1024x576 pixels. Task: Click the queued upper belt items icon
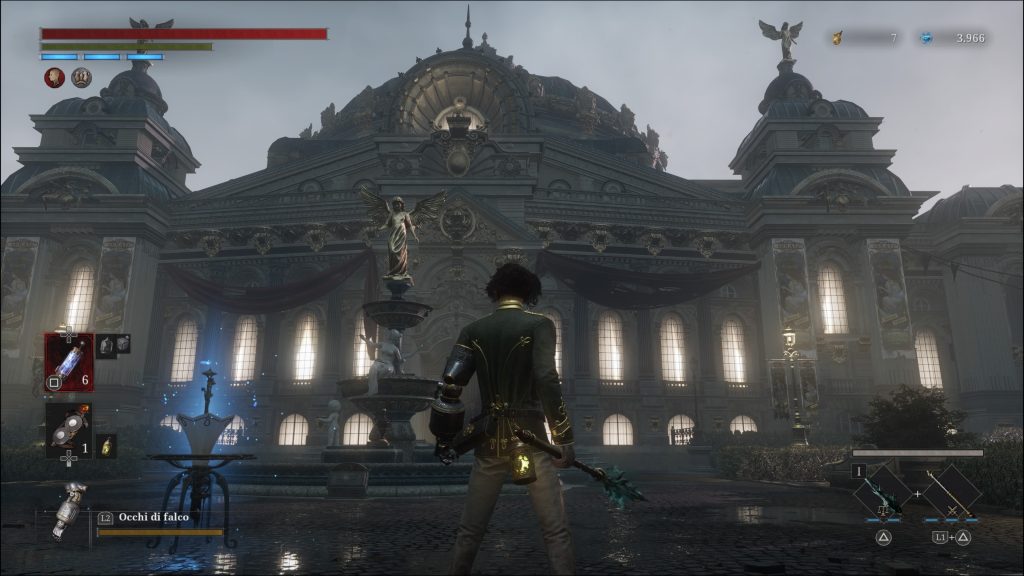pyautogui.click(x=113, y=344)
